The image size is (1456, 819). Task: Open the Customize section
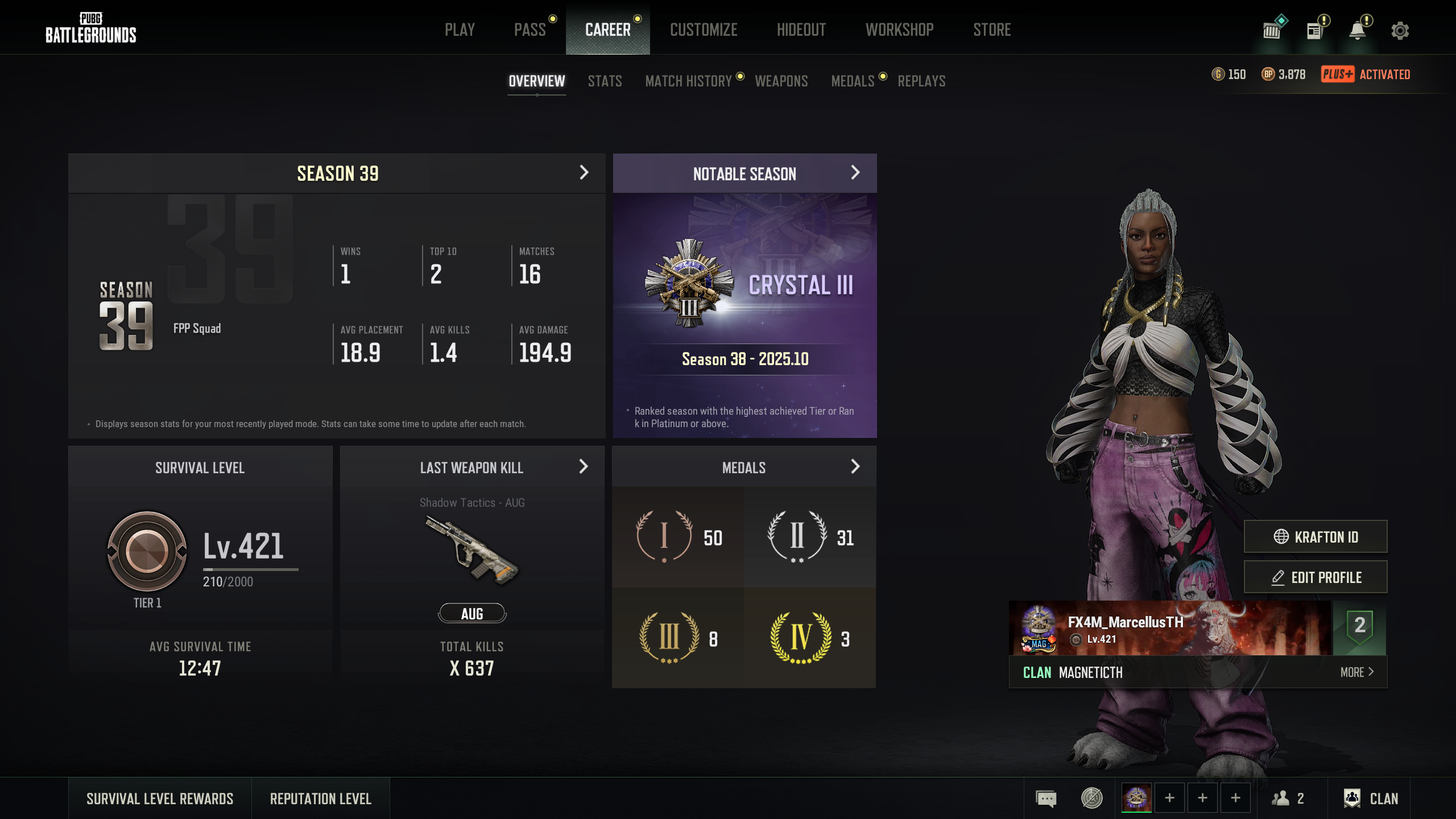pyautogui.click(x=704, y=30)
